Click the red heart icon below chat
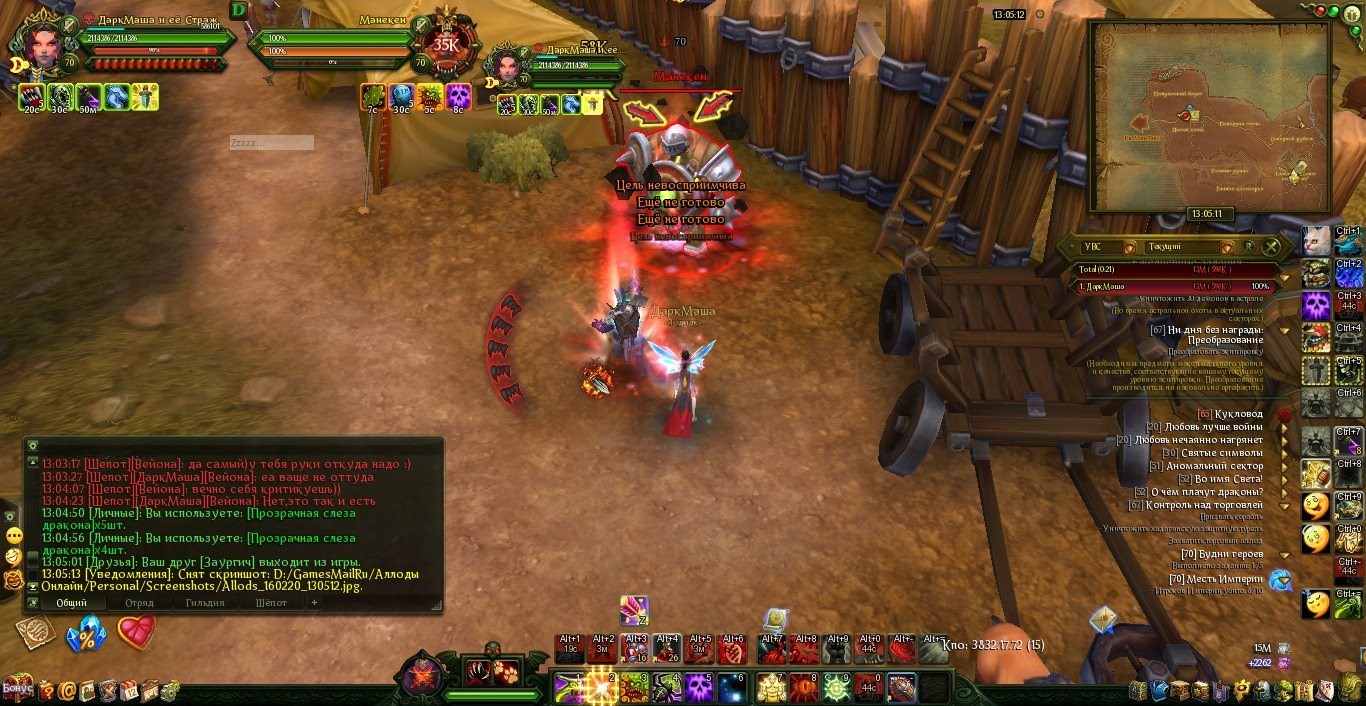Screen dimensions: 1366x706 tap(137, 632)
